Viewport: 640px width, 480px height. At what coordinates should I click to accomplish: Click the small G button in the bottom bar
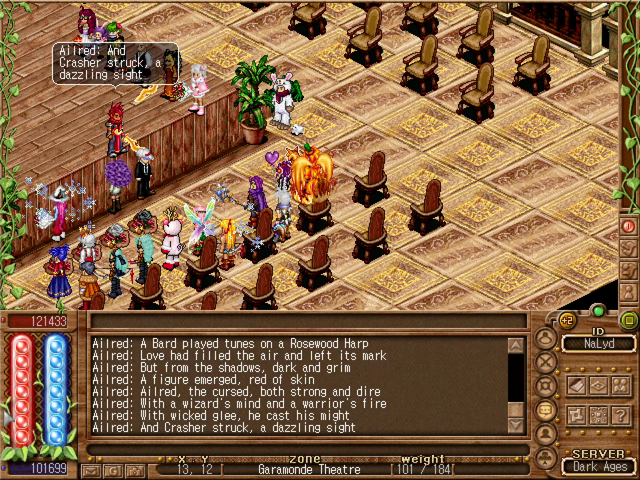pos(114,470)
